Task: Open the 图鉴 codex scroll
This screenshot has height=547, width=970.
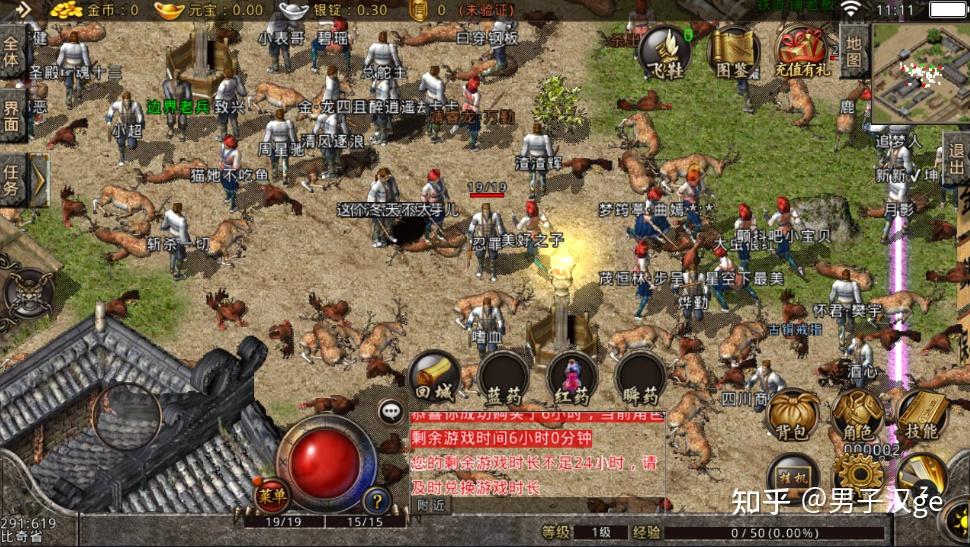Action: click(x=732, y=53)
